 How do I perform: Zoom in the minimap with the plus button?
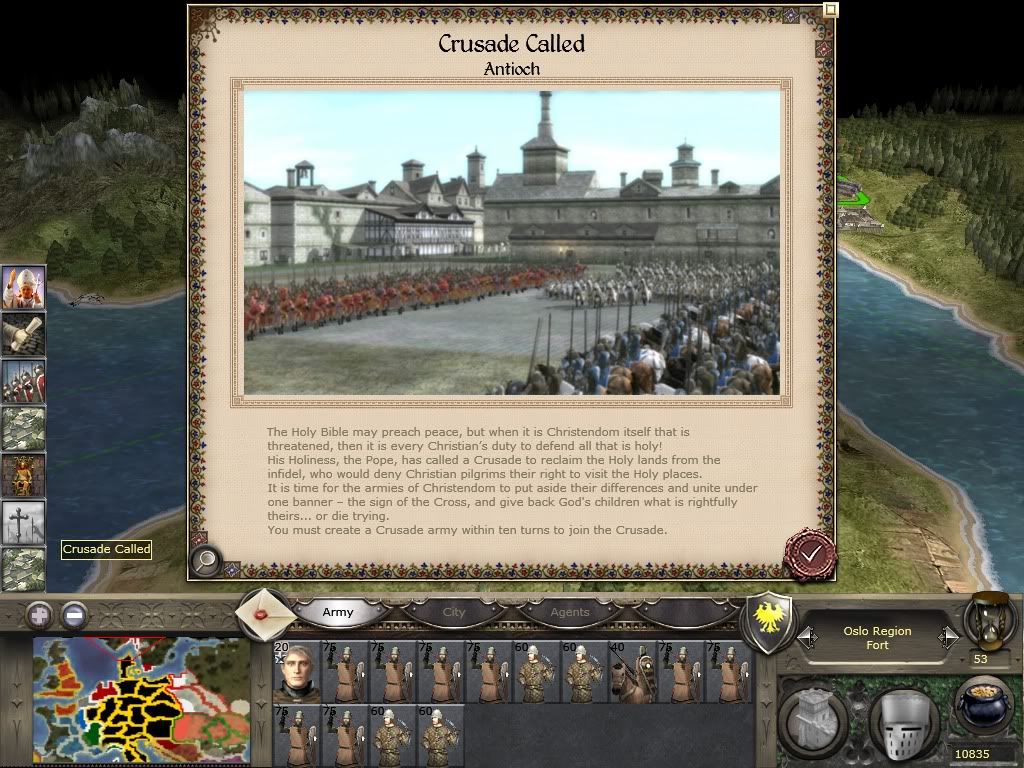40,614
